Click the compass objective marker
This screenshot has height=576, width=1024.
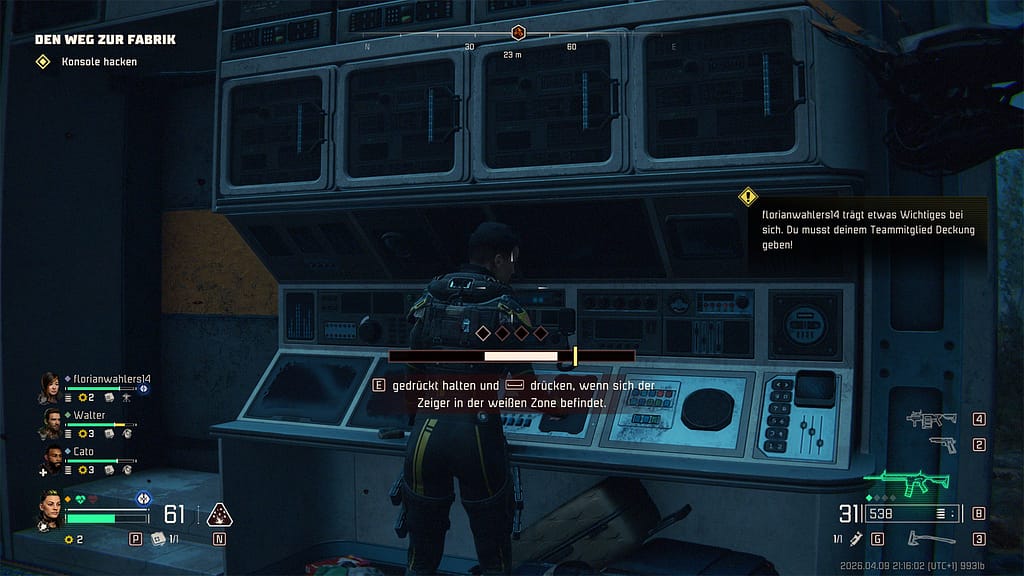tap(518, 33)
